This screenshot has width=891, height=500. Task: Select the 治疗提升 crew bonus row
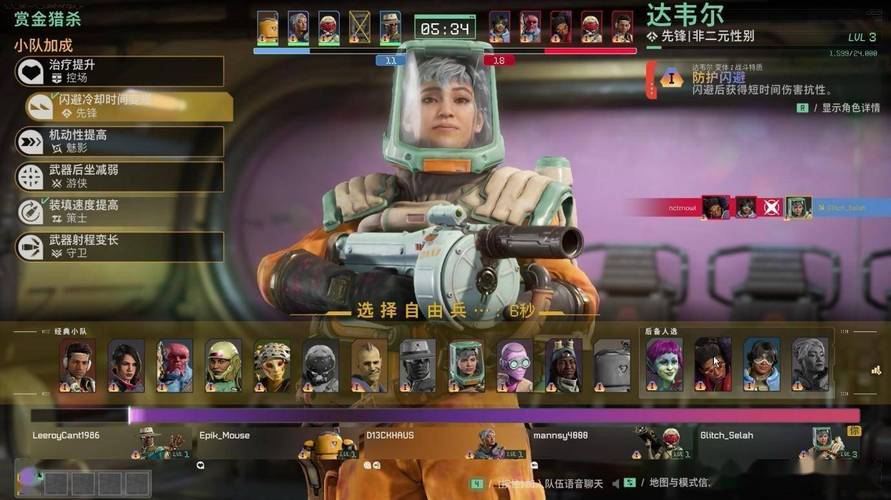coord(120,71)
